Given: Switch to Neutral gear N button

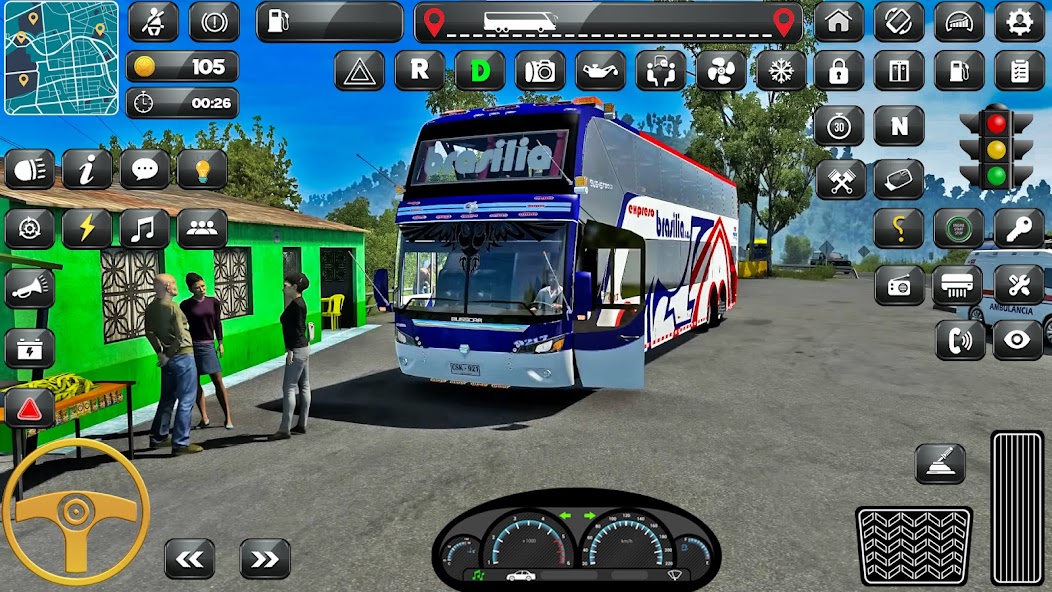Looking at the screenshot, I should [x=898, y=126].
